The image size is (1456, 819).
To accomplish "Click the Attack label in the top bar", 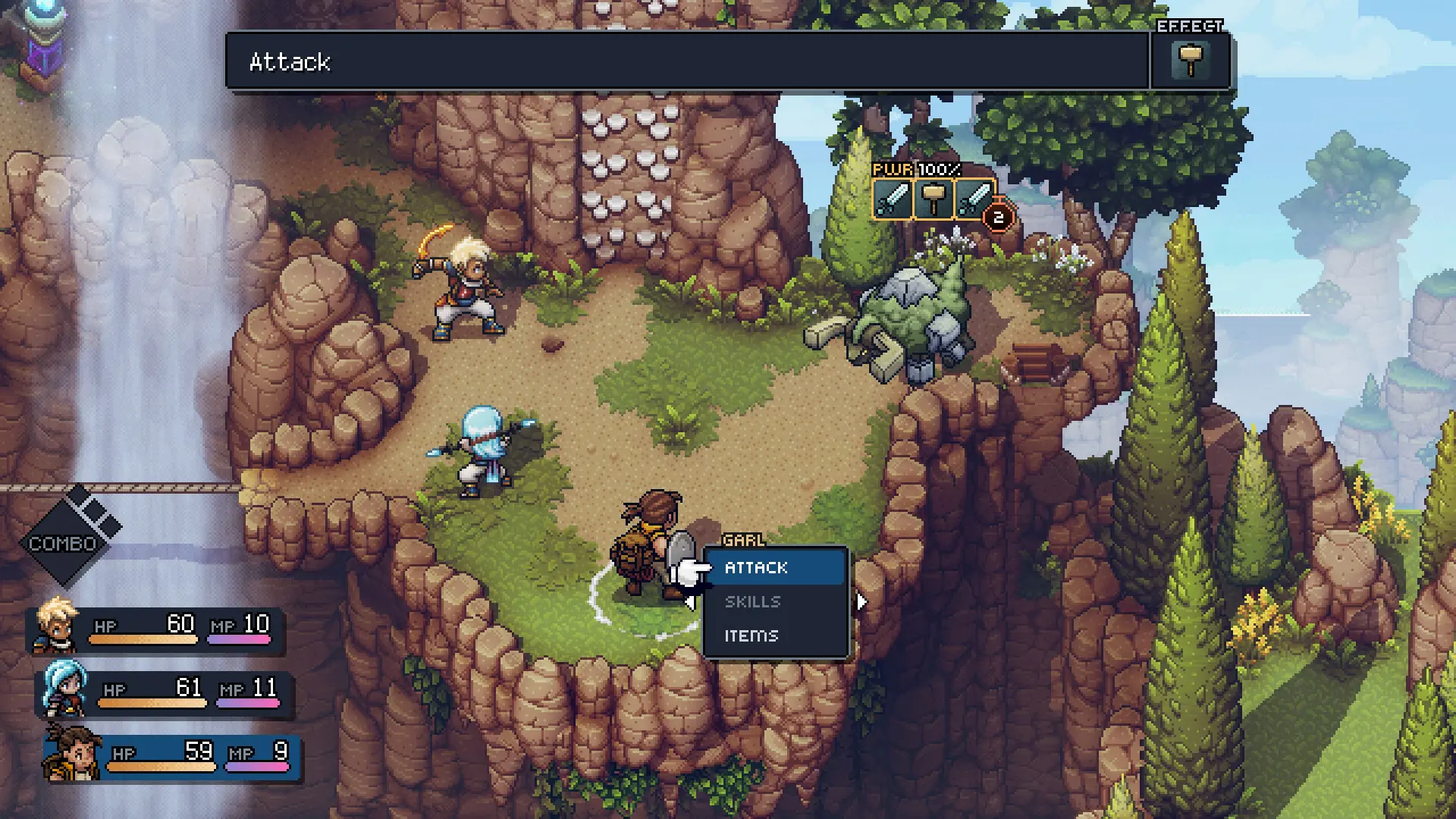I will [290, 62].
